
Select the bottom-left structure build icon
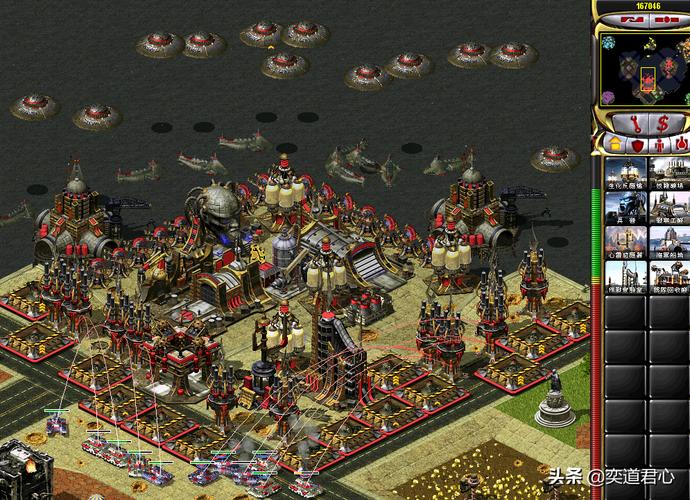(x=625, y=278)
